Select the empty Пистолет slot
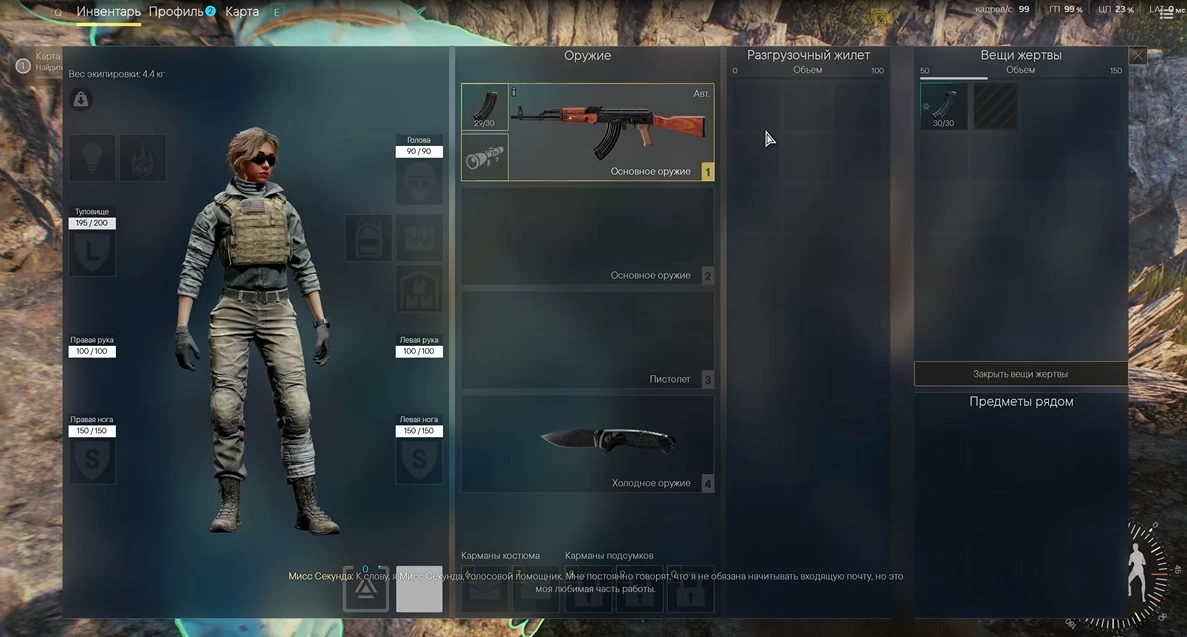1187x637 pixels. (x=588, y=340)
